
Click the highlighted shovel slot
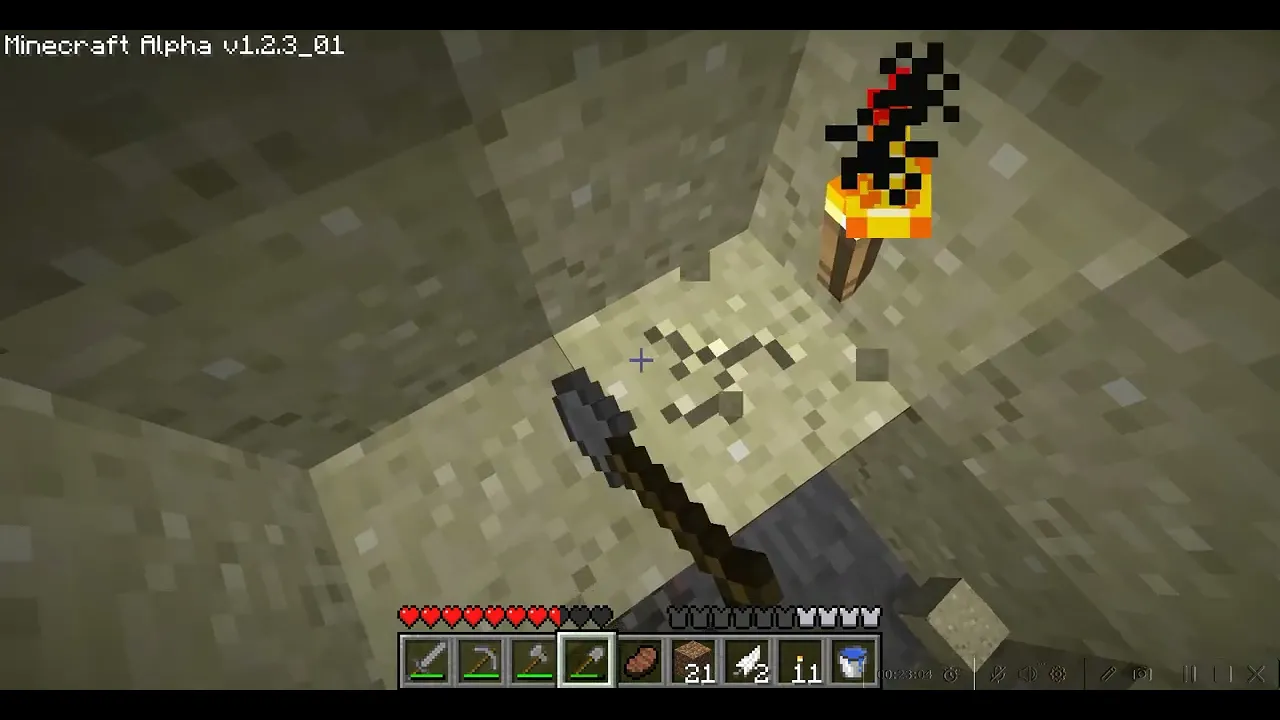click(587, 662)
